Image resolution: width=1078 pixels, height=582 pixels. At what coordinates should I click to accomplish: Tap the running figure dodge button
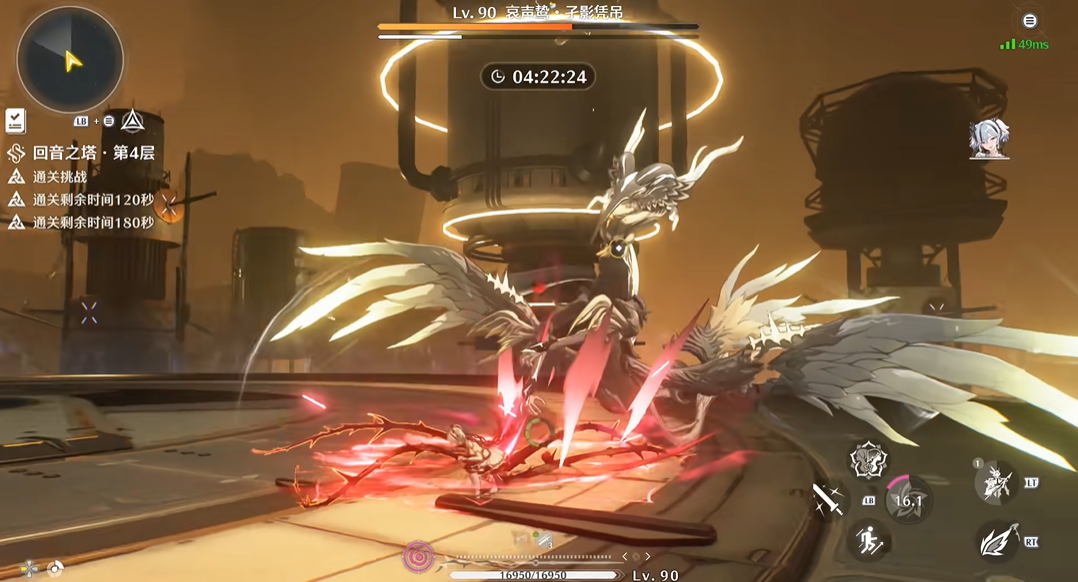click(x=869, y=541)
